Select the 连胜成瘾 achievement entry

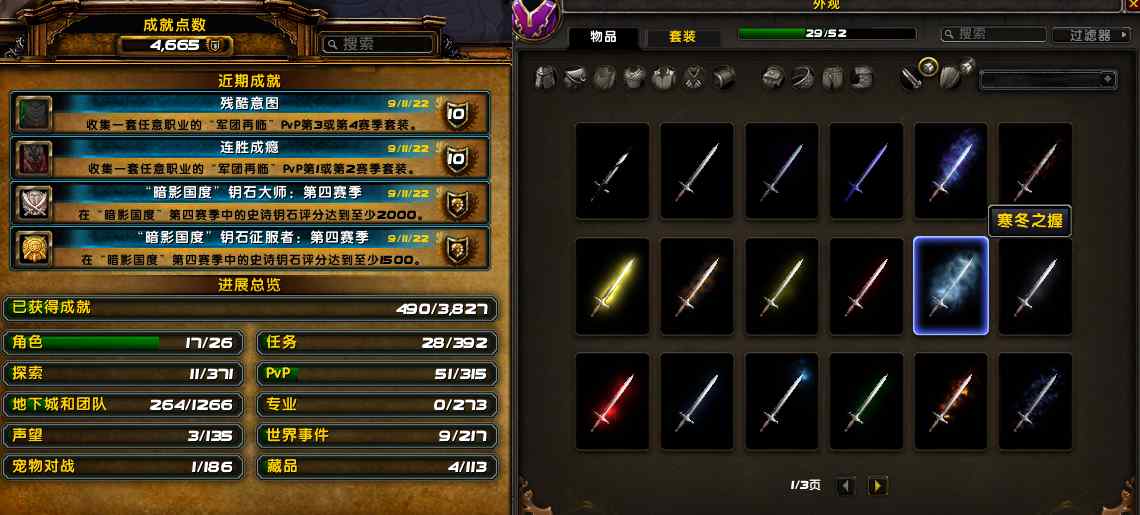click(249, 157)
